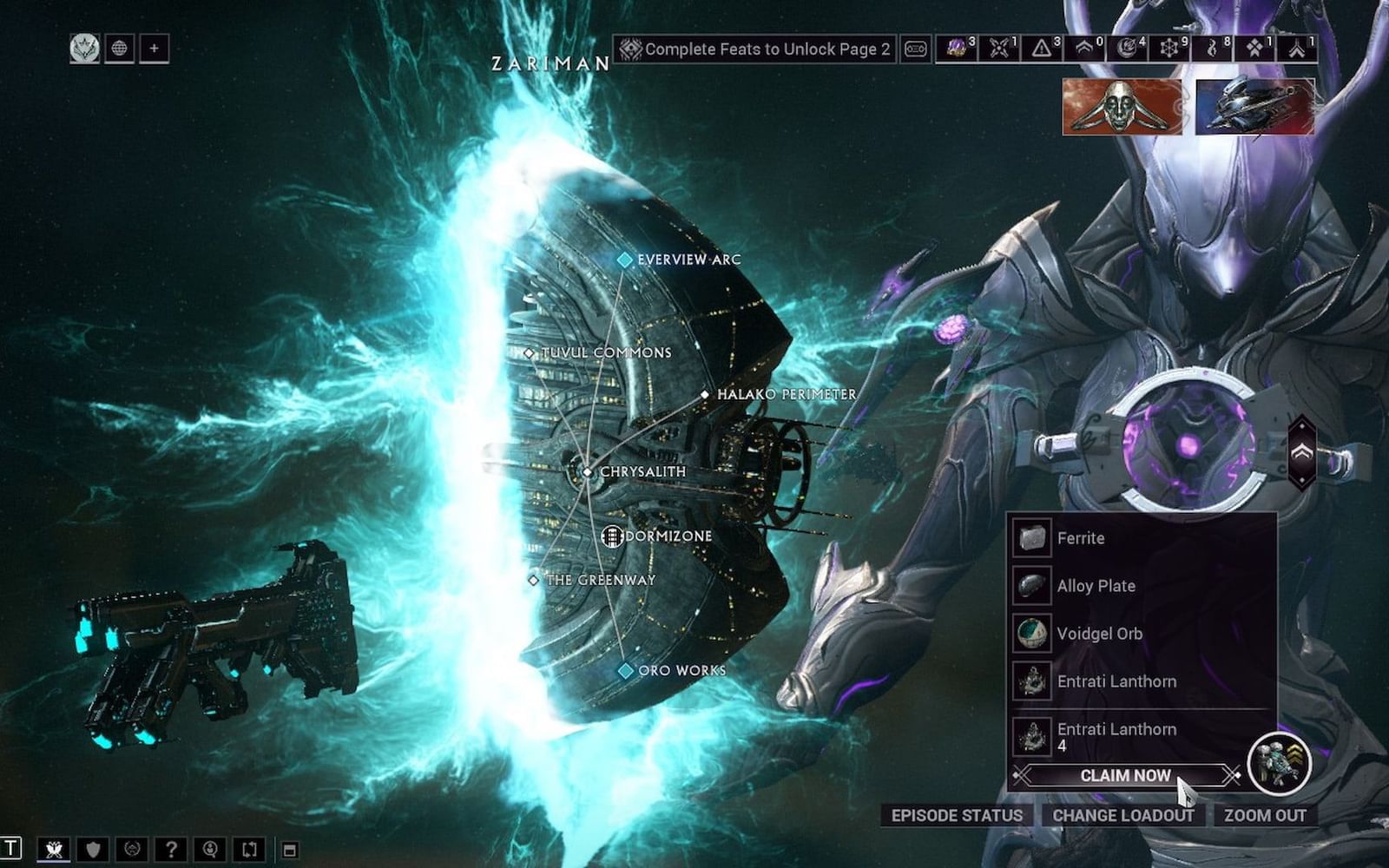
Task: Click the left chevron beside CLAIM NOW
Action: 1019,775
